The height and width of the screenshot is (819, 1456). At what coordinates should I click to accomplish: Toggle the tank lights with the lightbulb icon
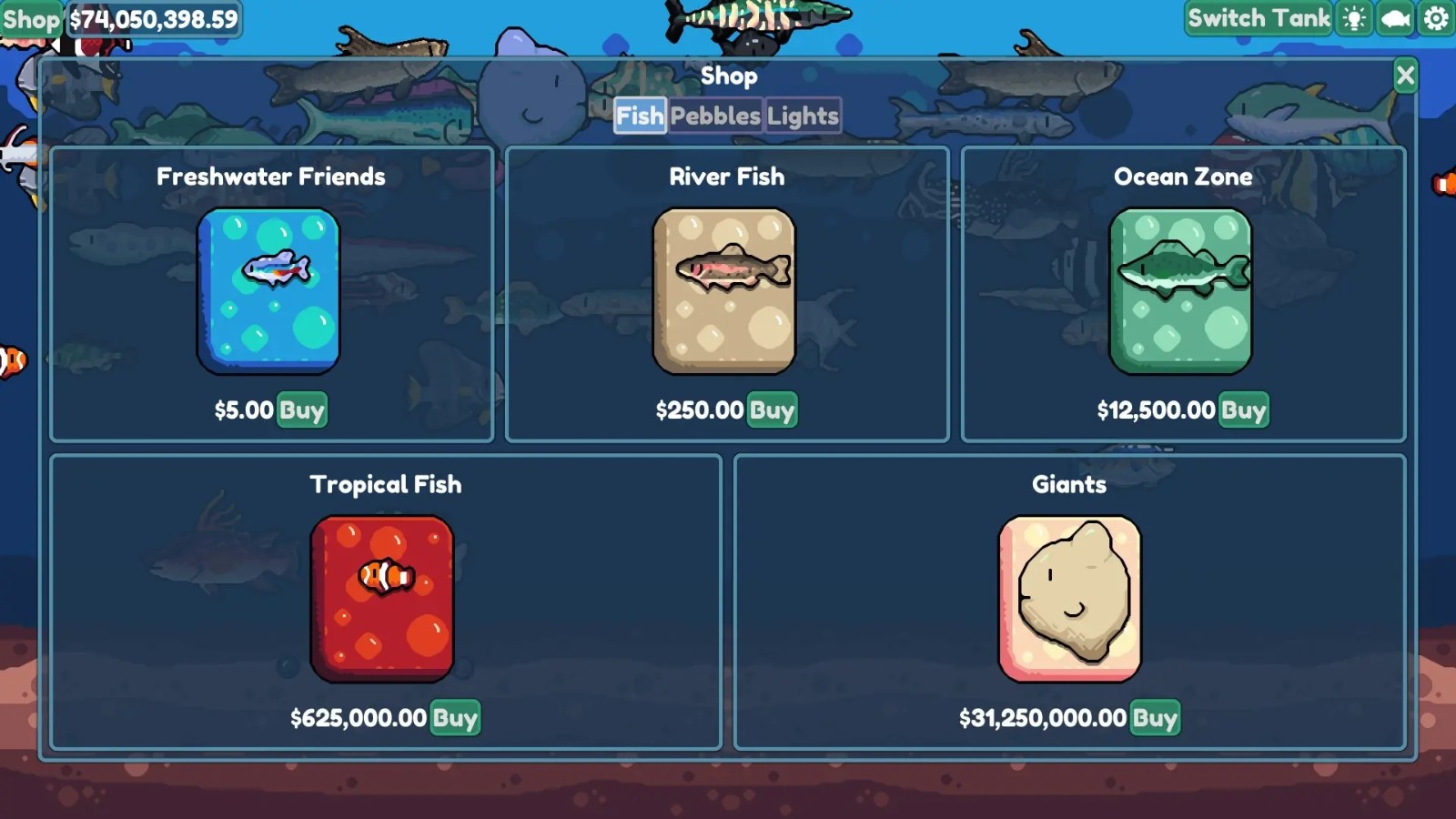coord(1353,17)
